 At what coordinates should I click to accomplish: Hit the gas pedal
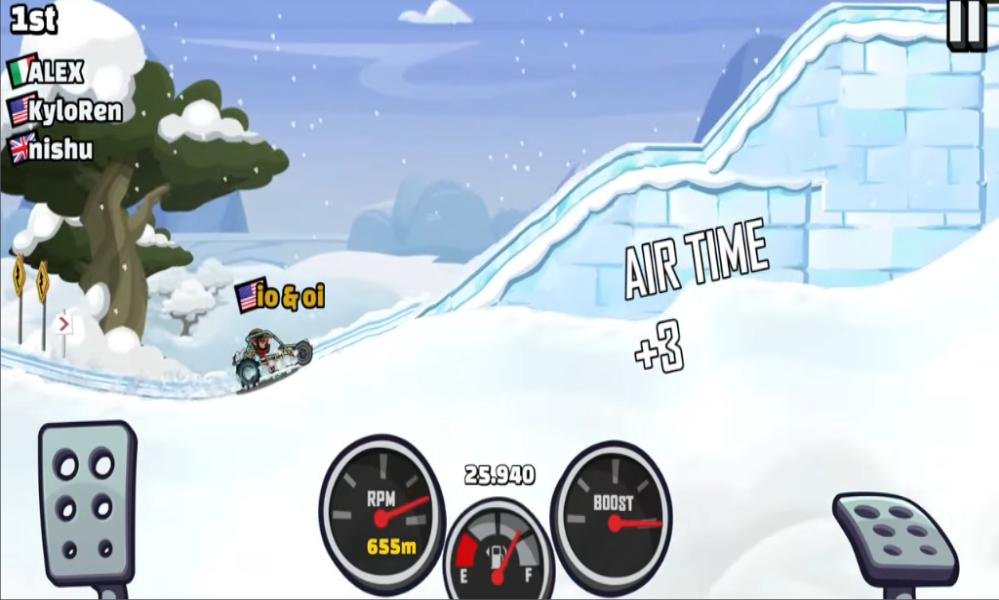click(x=894, y=537)
